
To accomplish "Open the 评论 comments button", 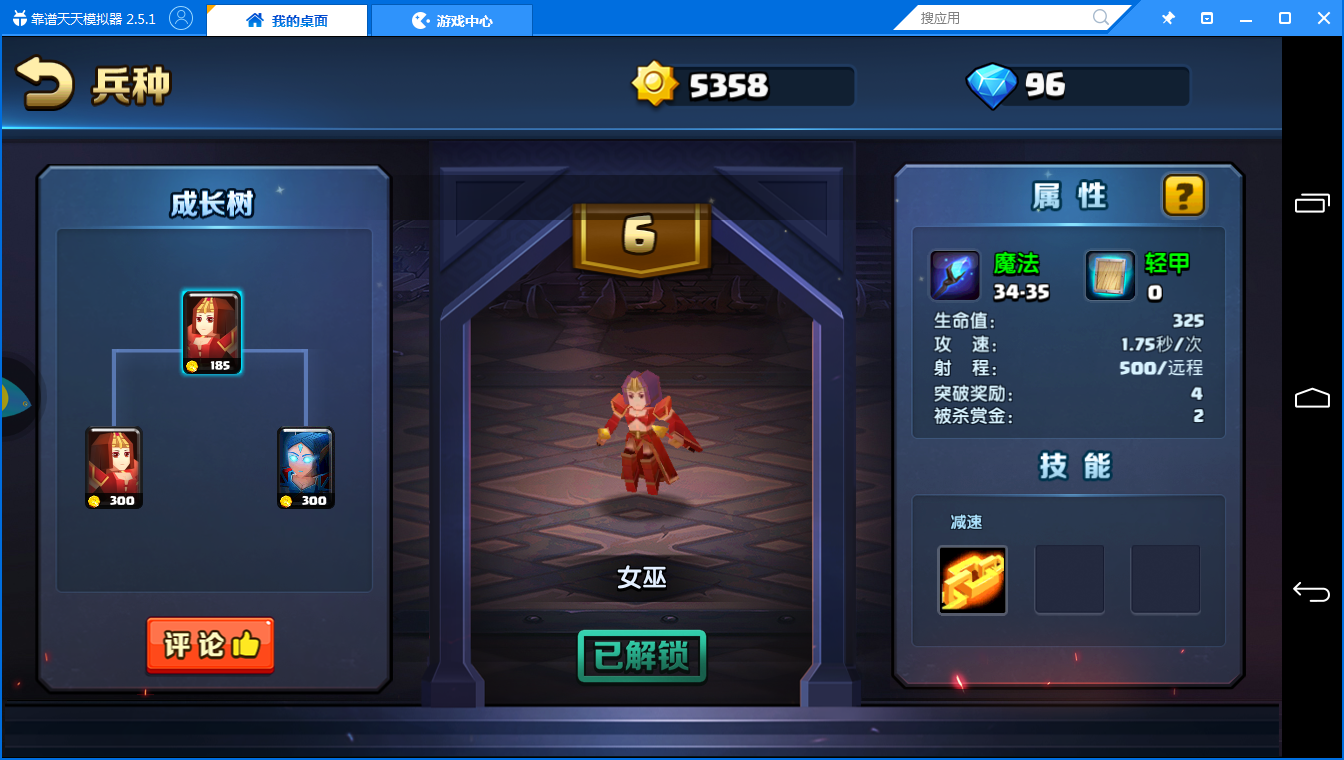I will 210,645.
